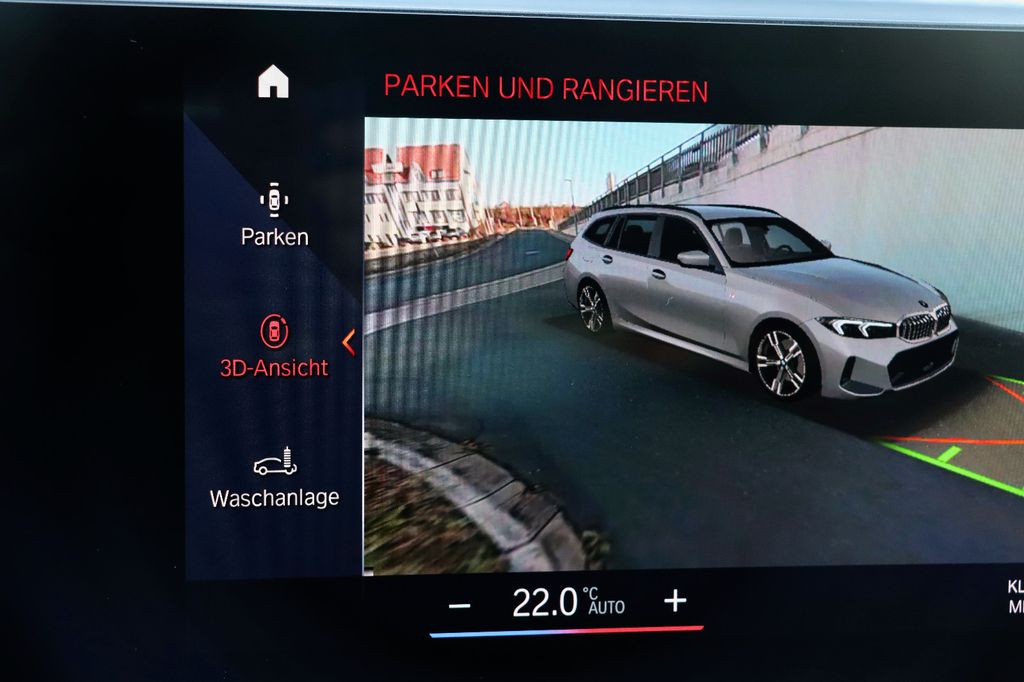Decrease temperature with the minus button
The height and width of the screenshot is (682, 1024).
(x=459, y=604)
